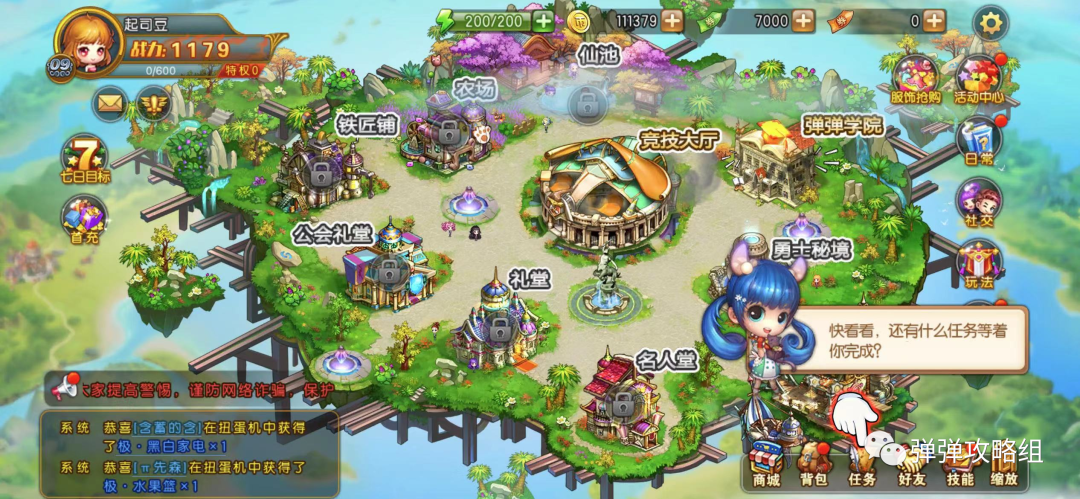Open the 活动中心 event center
Image resolution: width=1080 pixels, height=499 pixels.
978,78
